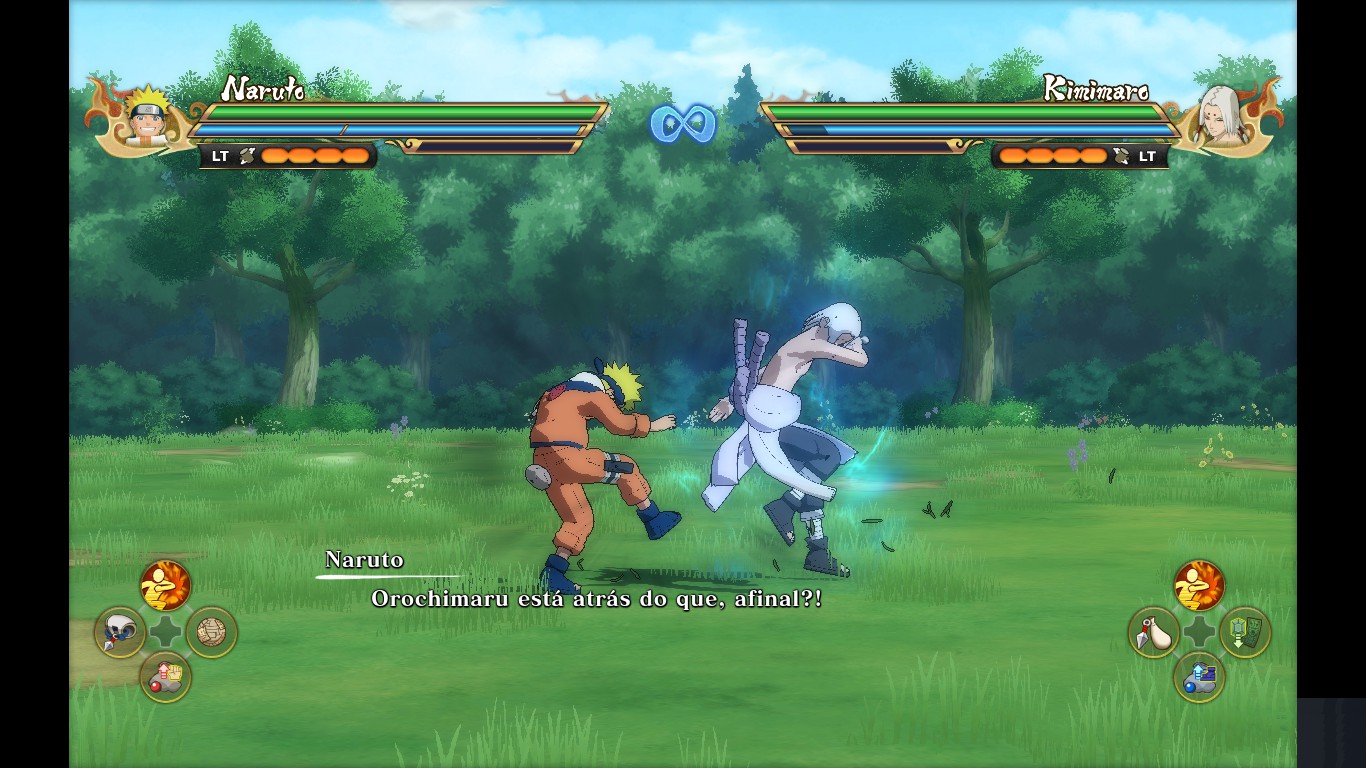Activate Naruto's fiery awakening action icon
1366x768 pixels.
click(165, 585)
